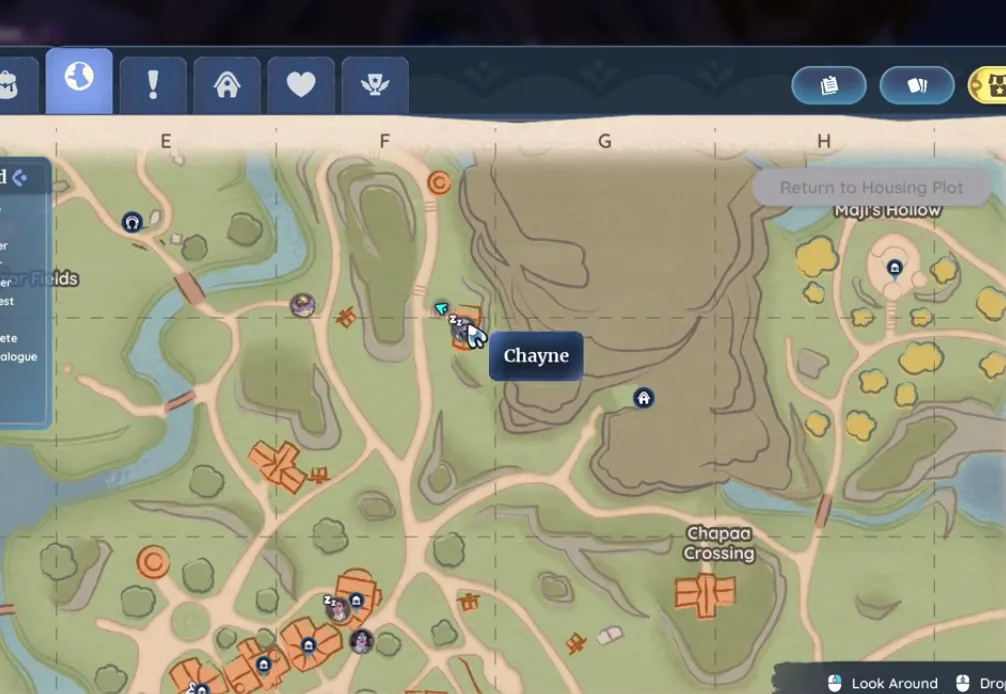Viewport: 1006px width, 694px height.
Task: Select the home marker below Chayne's label
Action: tap(644, 398)
